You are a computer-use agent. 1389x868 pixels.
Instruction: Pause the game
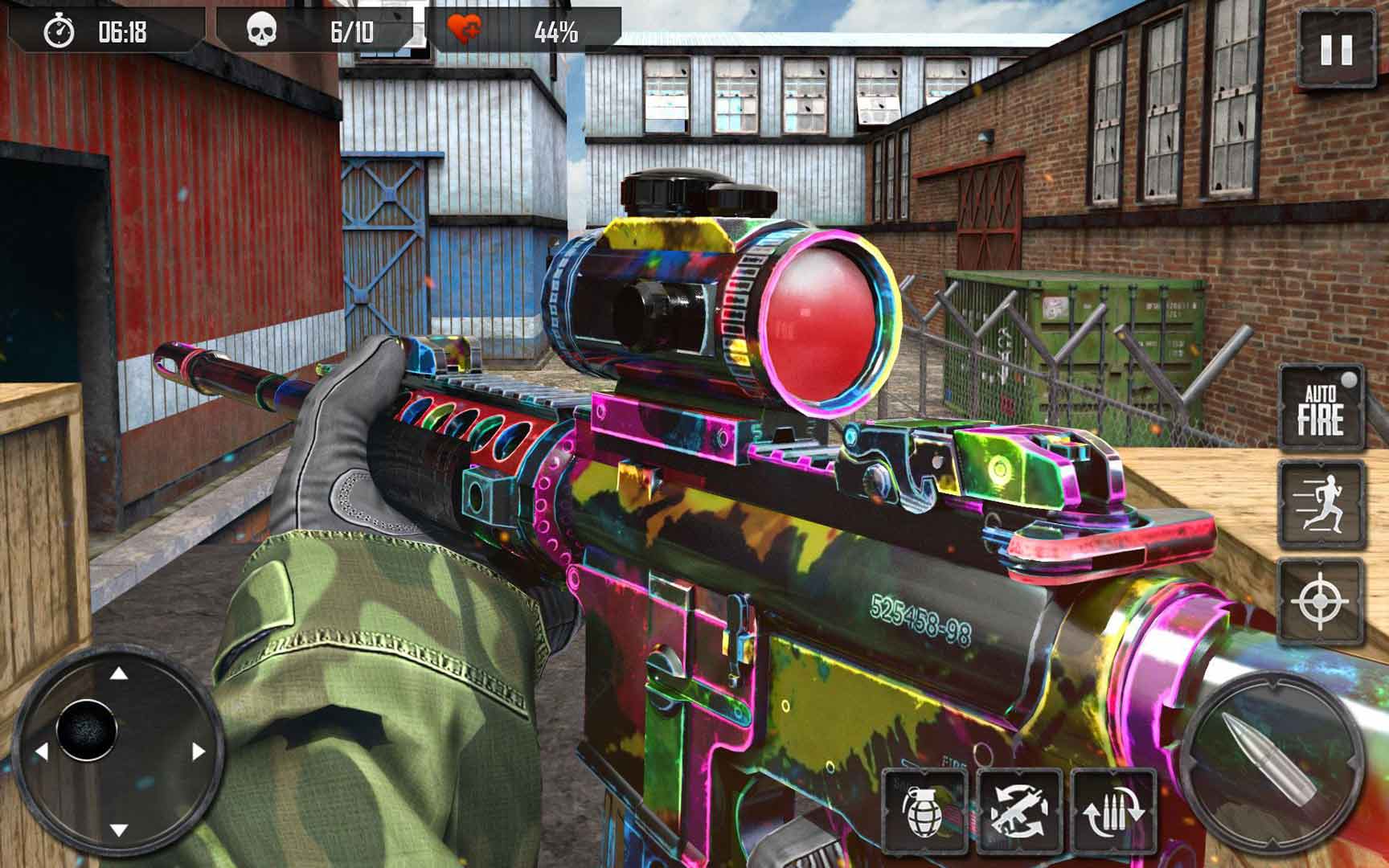(x=1336, y=49)
